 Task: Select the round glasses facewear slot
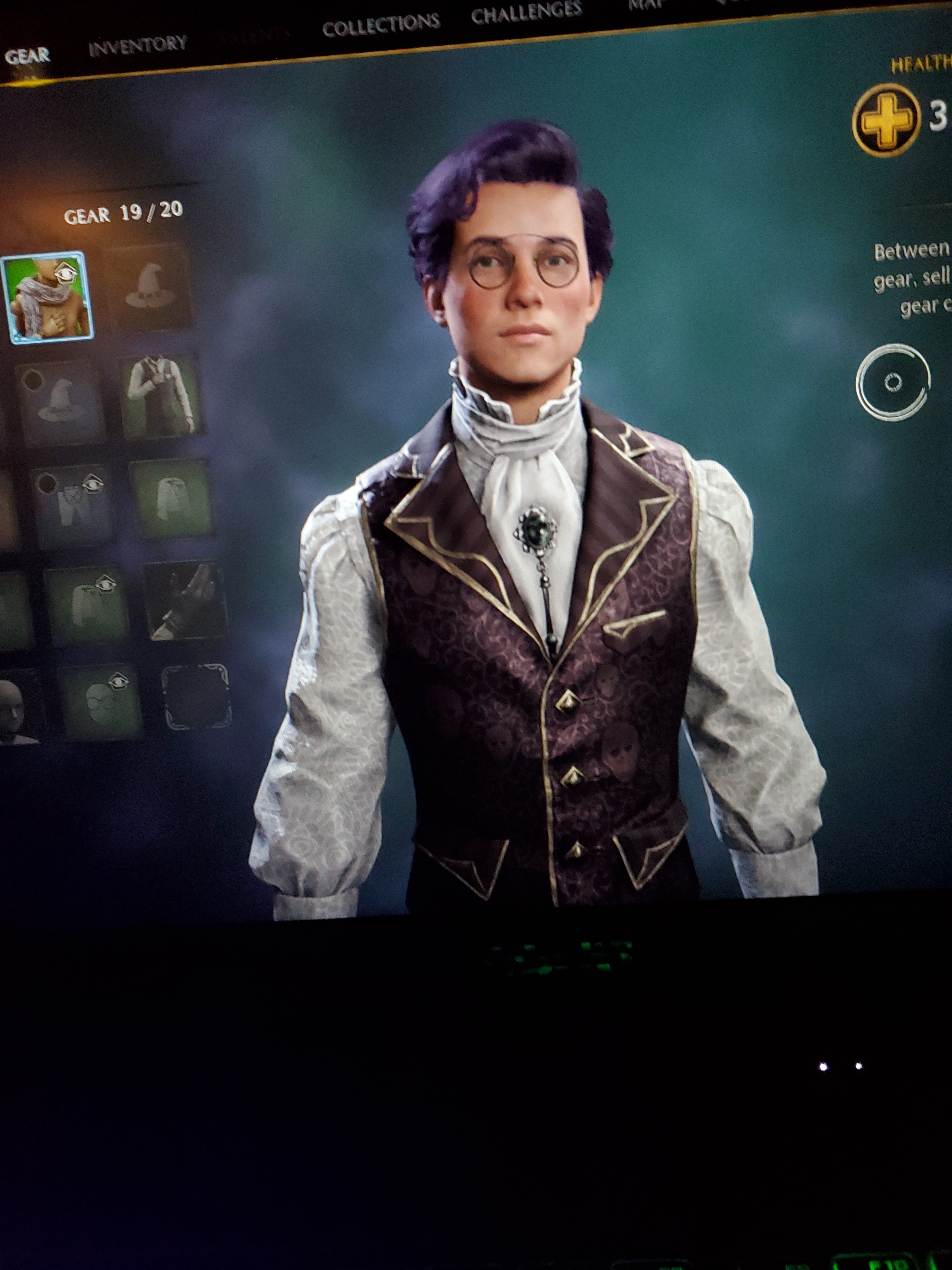(x=101, y=701)
